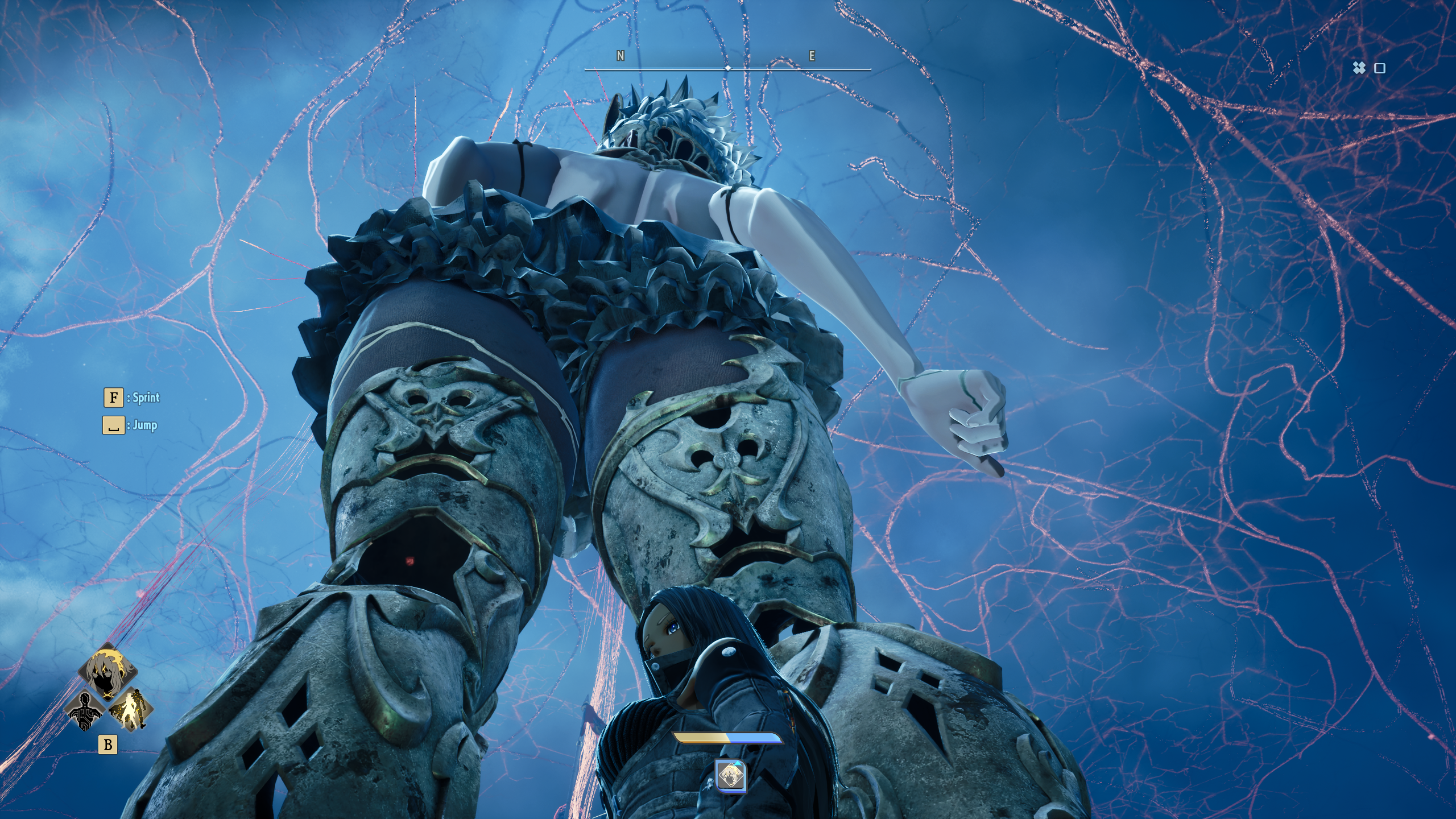Choose the circuit-patterned body silhouette icon
The width and height of the screenshot is (1456, 819).
tap(86, 710)
